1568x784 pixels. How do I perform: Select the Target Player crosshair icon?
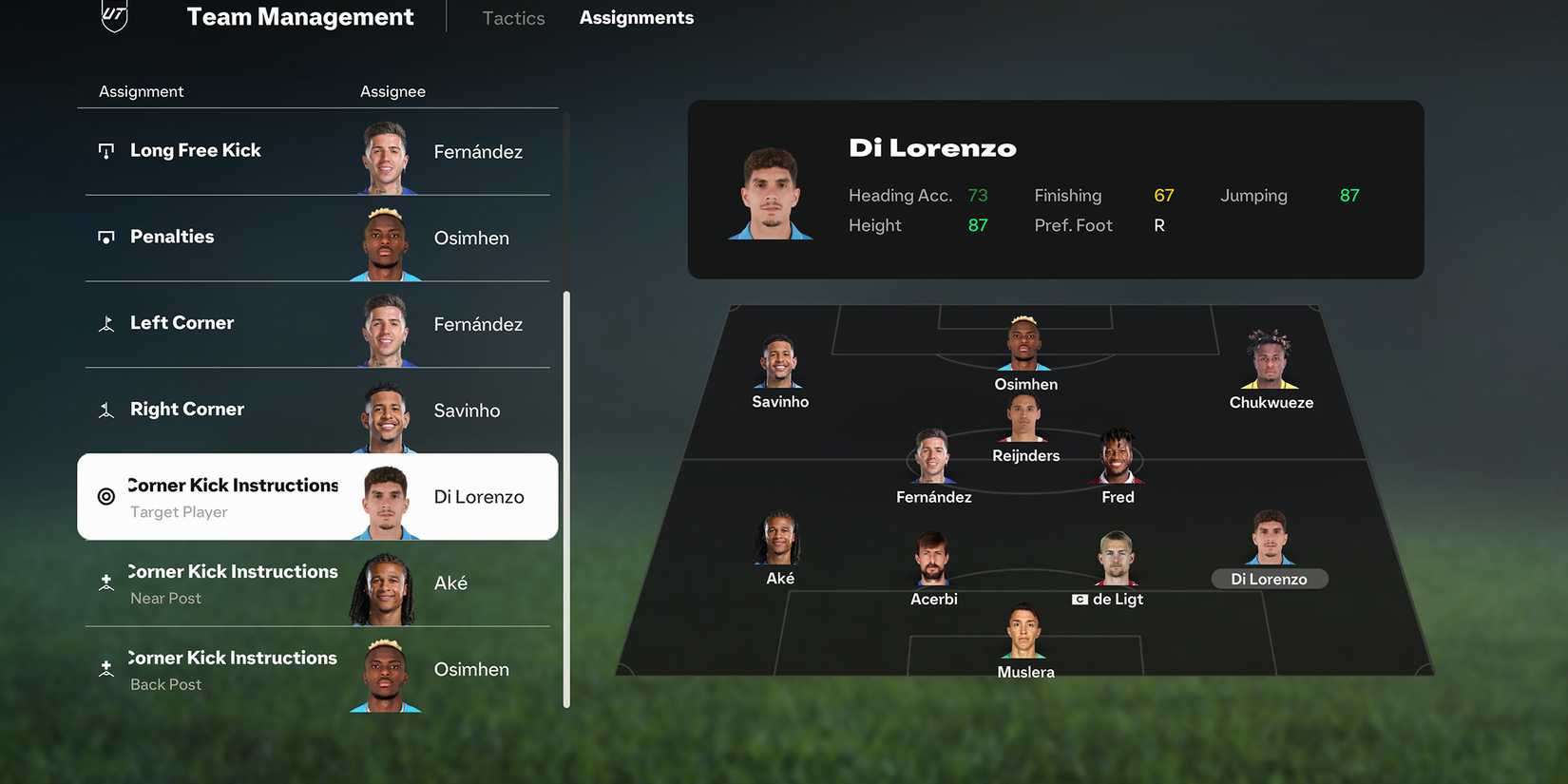pos(105,496)
